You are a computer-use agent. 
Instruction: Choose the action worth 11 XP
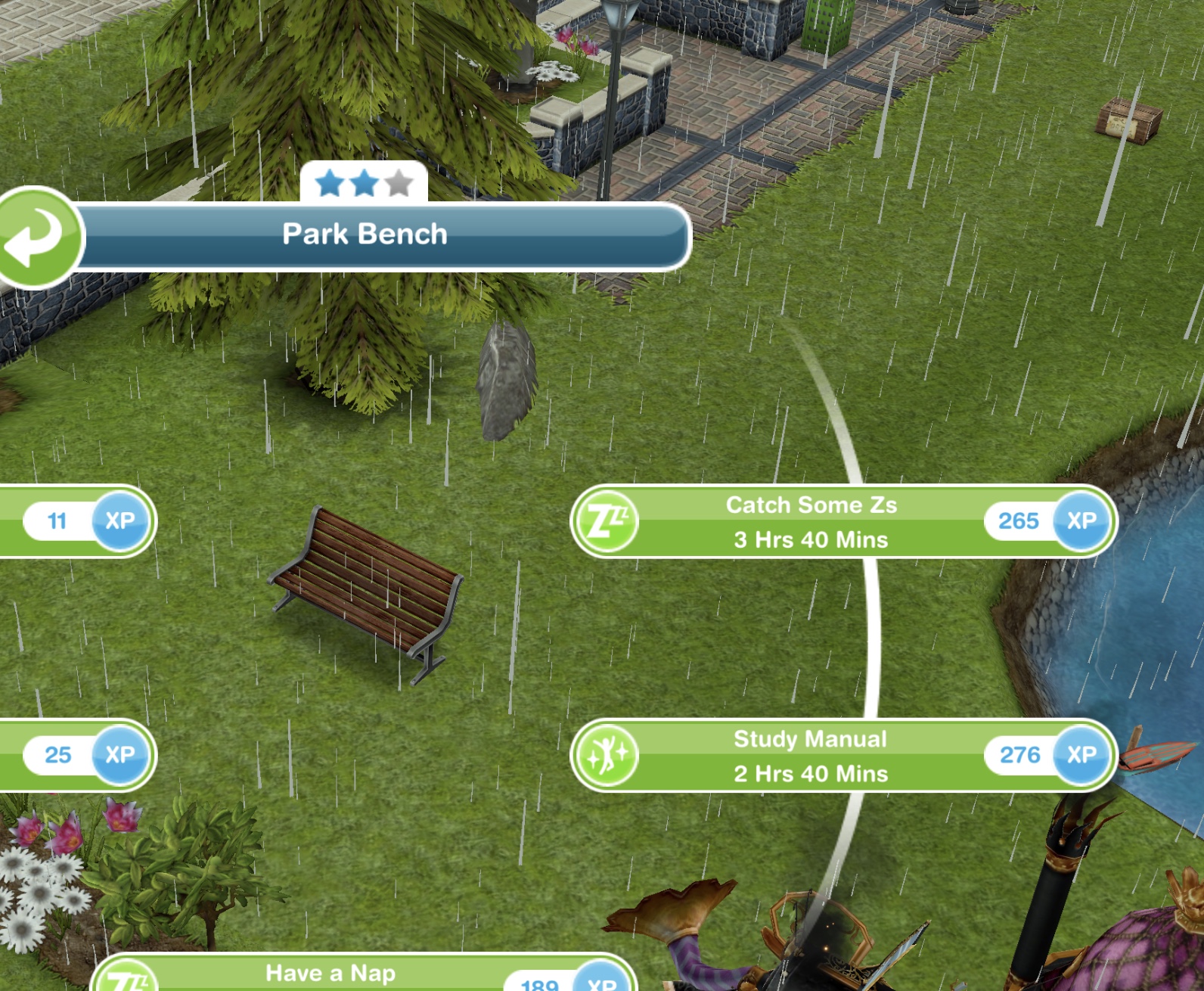click(76, 521)
